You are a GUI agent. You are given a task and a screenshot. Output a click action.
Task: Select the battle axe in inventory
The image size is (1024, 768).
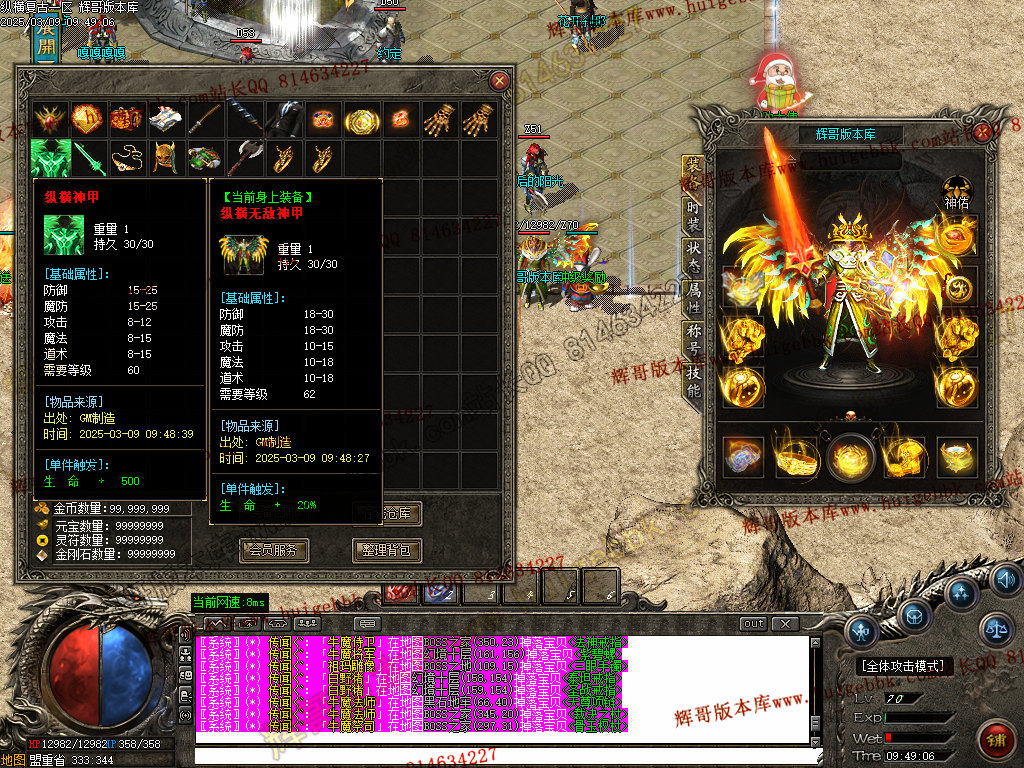[243, 158]
